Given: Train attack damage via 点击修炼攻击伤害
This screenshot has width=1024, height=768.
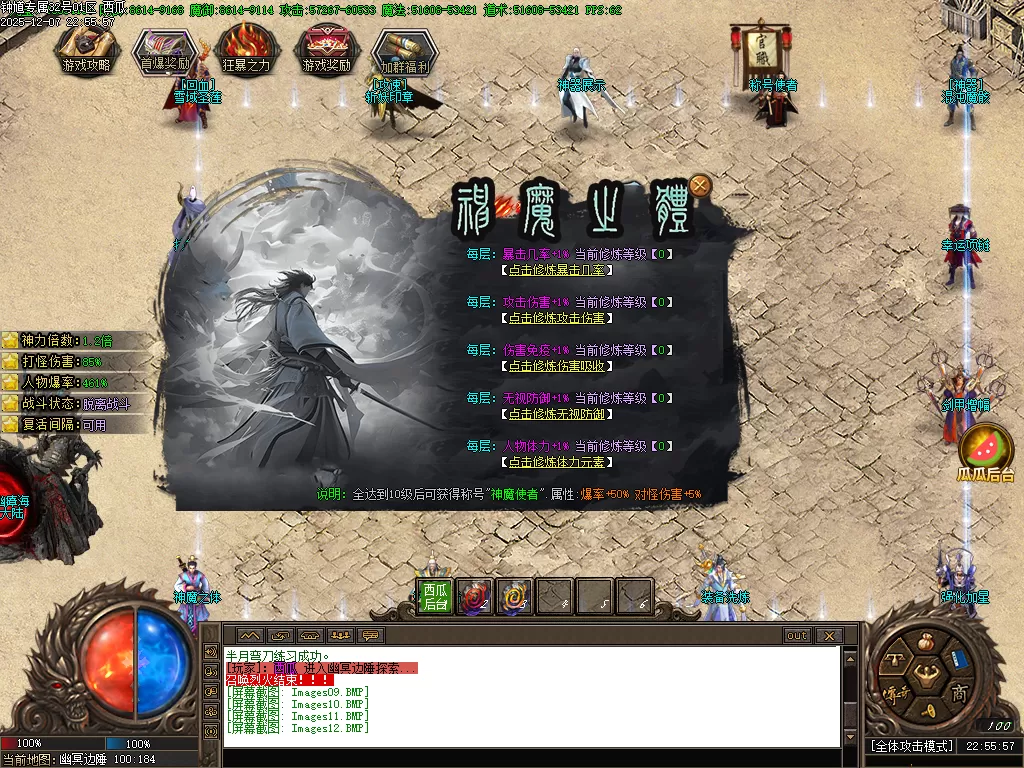Looking at the screenshot, I should [x=557, y=318].
